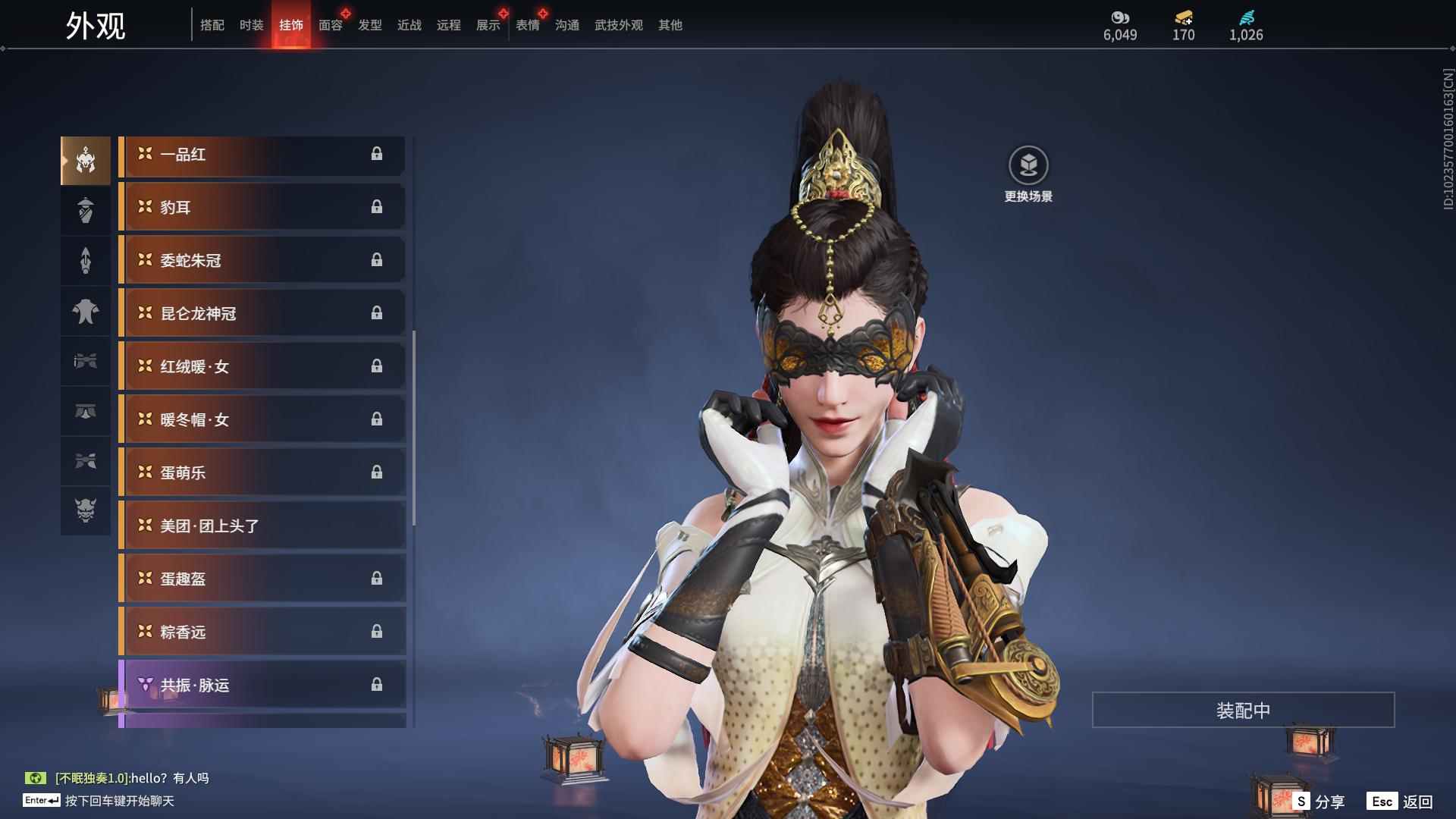The width and height of the screenshot is (1456, 819).
Task: Equip the 昆仑龙神冠 accessory
Action: point(262,313)
